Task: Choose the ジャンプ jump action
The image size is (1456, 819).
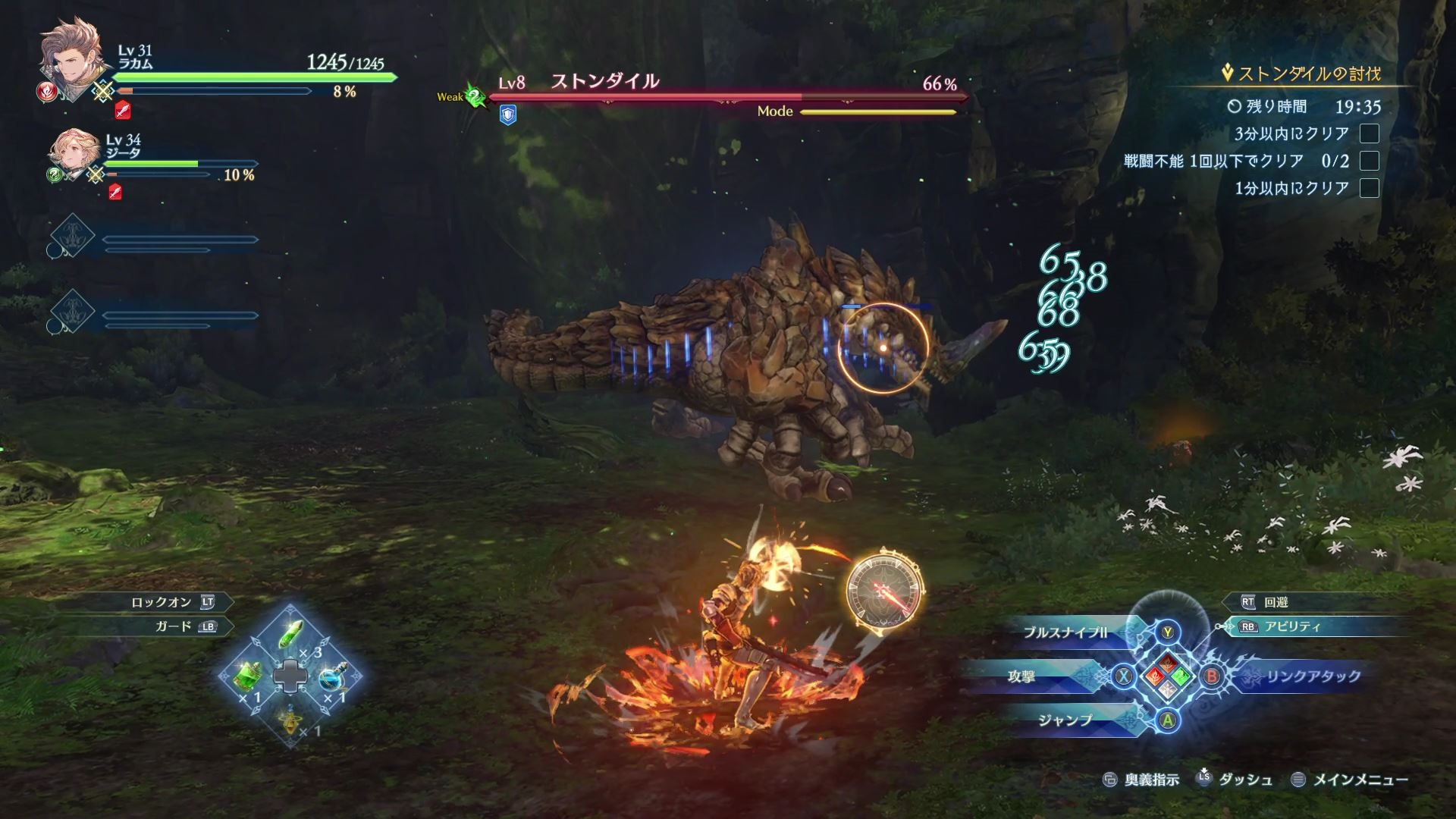Action: click(x=1065, y=720)
